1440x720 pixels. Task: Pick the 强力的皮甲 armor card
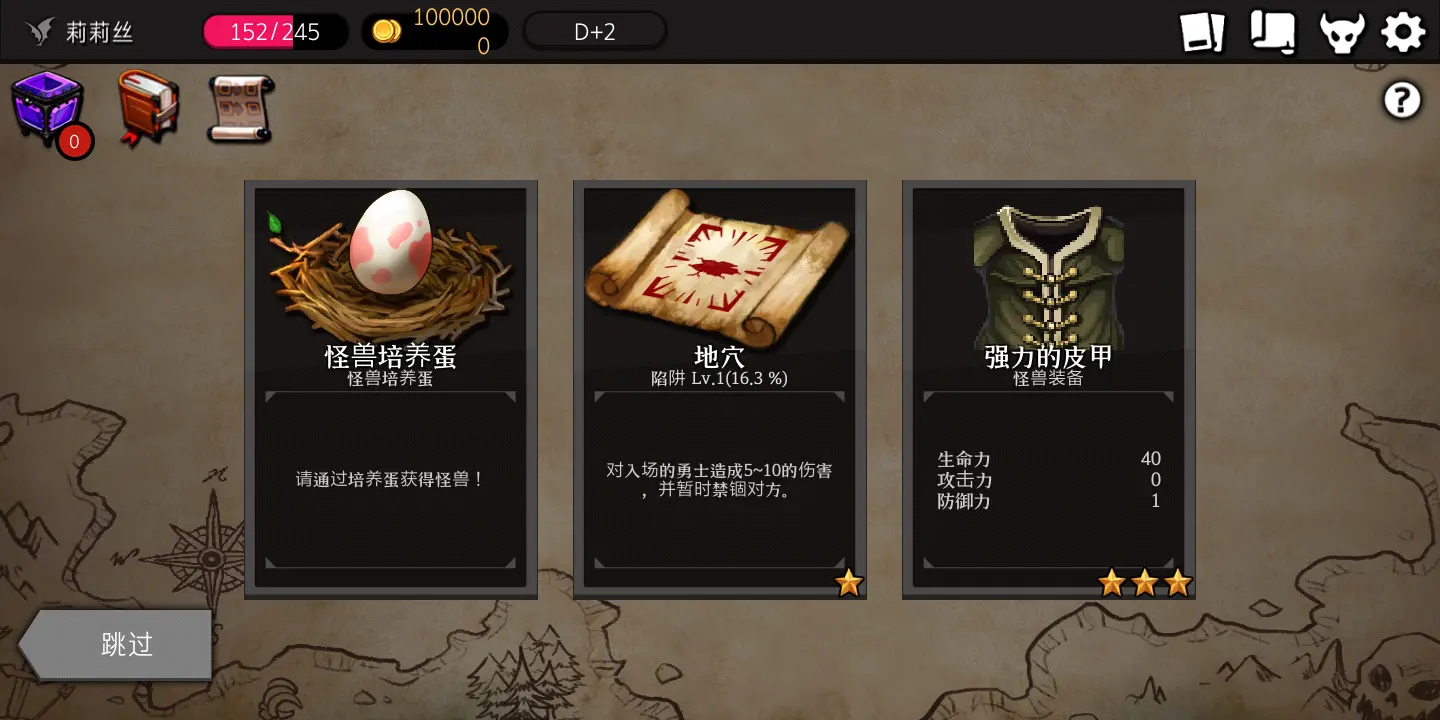[1048, 390]
